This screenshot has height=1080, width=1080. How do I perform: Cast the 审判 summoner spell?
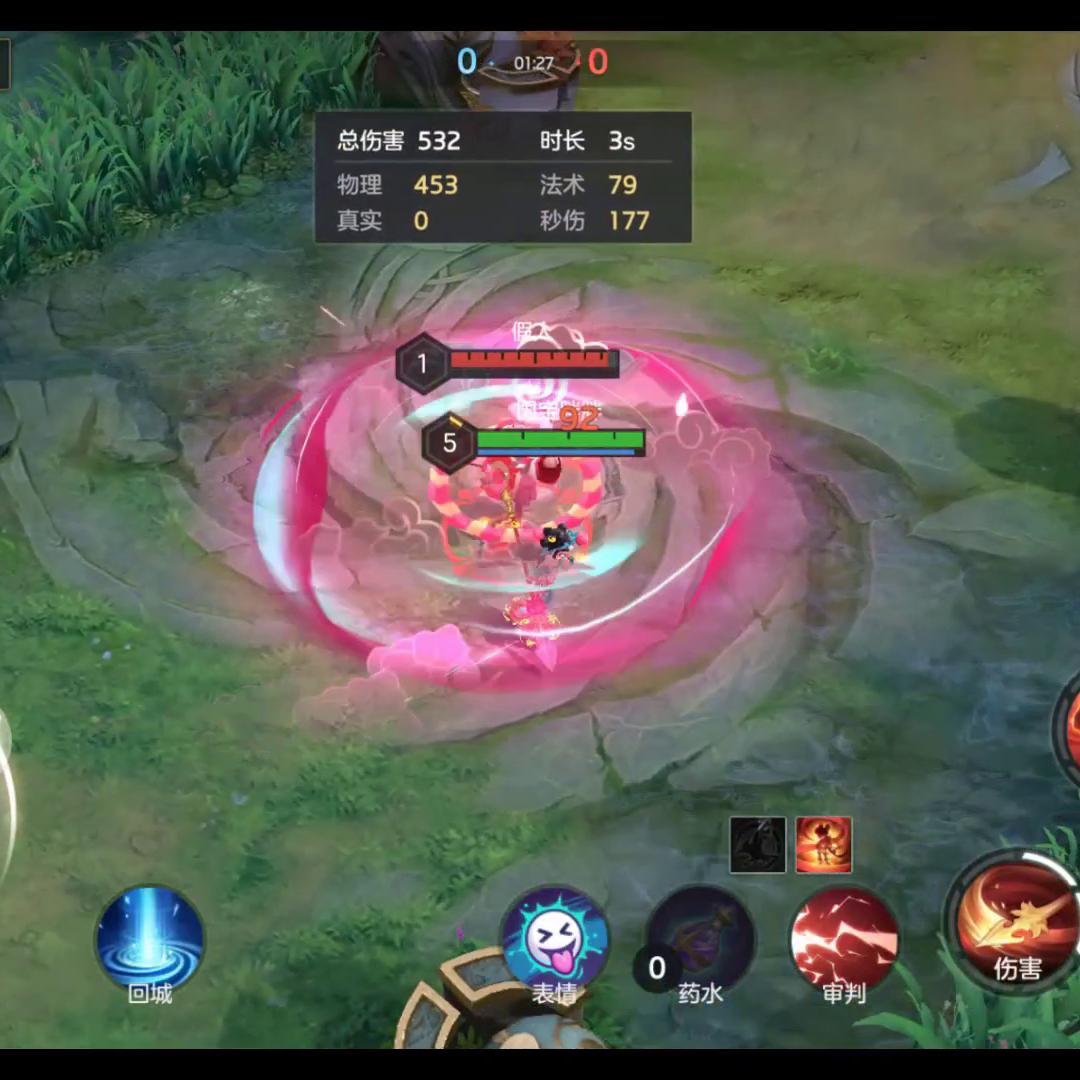click(x=844, y=940)
